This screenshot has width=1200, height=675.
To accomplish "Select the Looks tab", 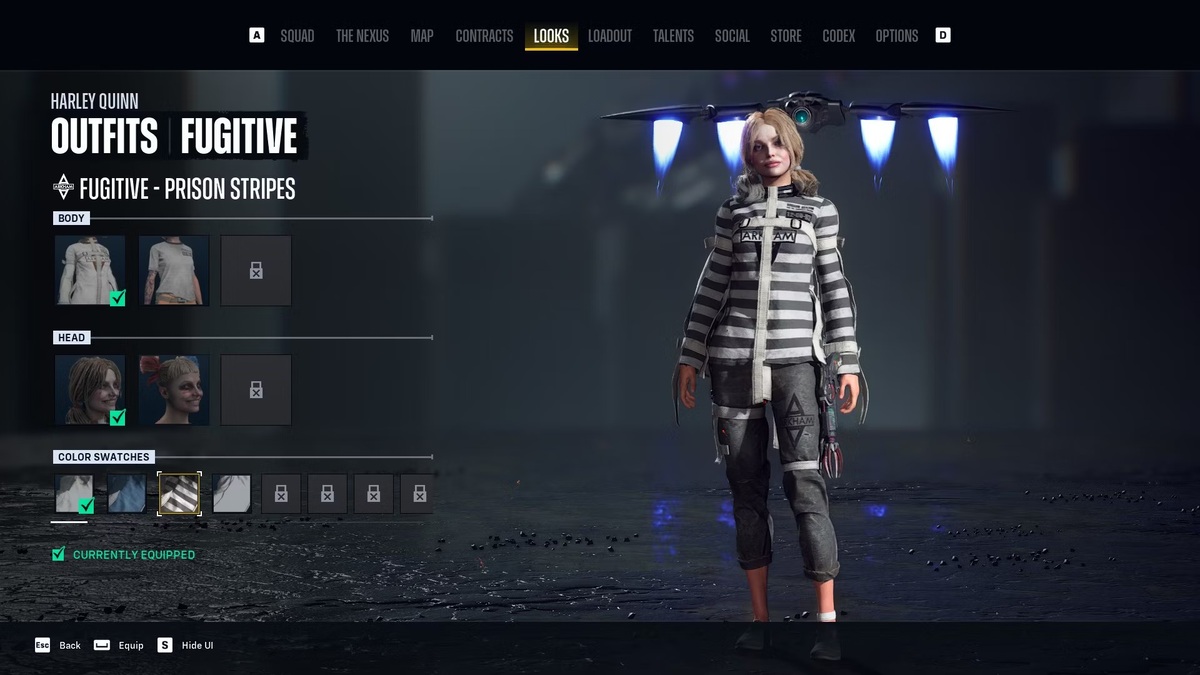I will click(551, 36).
